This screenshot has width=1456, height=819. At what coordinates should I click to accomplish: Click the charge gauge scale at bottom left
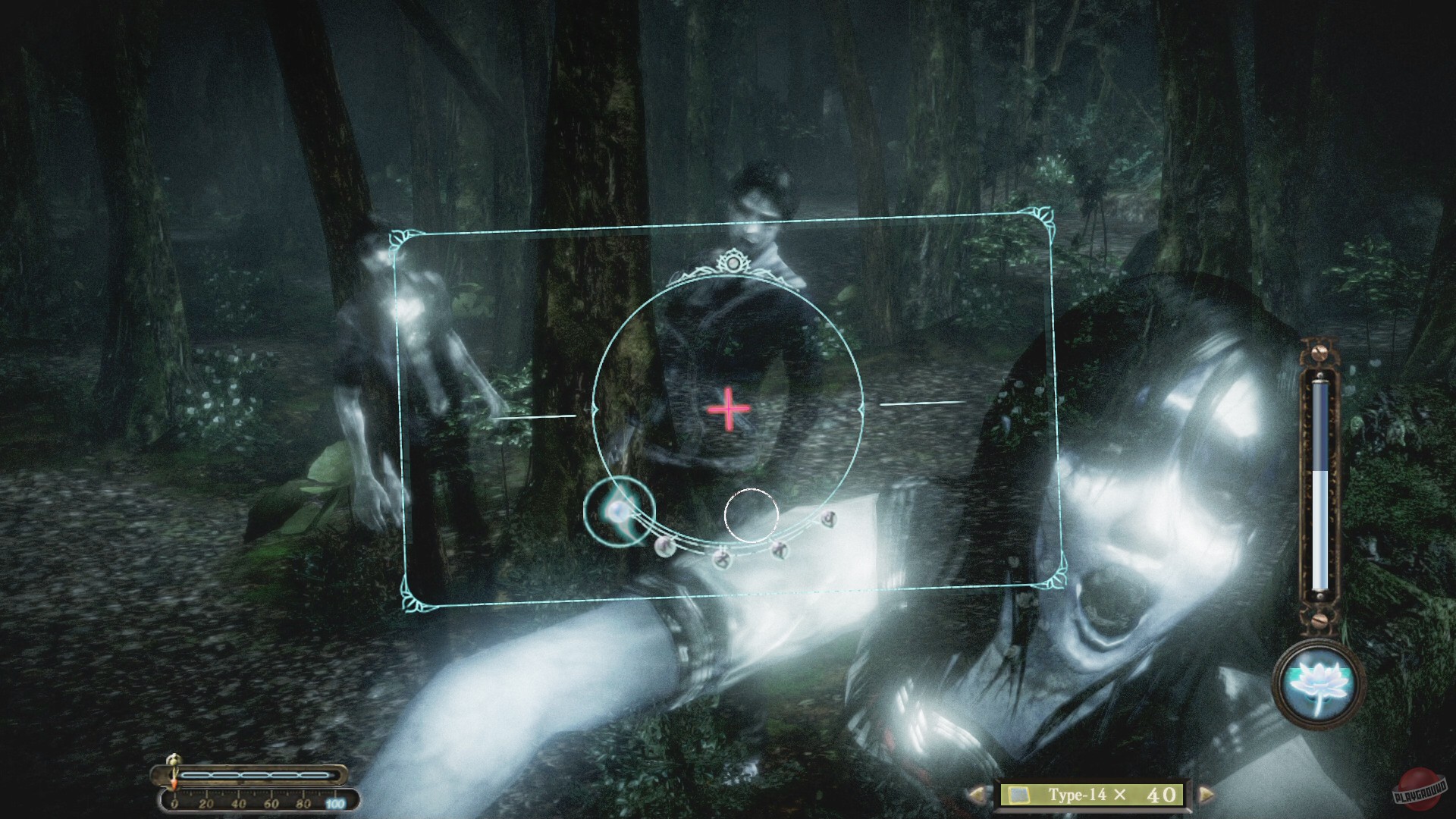coord(258,800)
